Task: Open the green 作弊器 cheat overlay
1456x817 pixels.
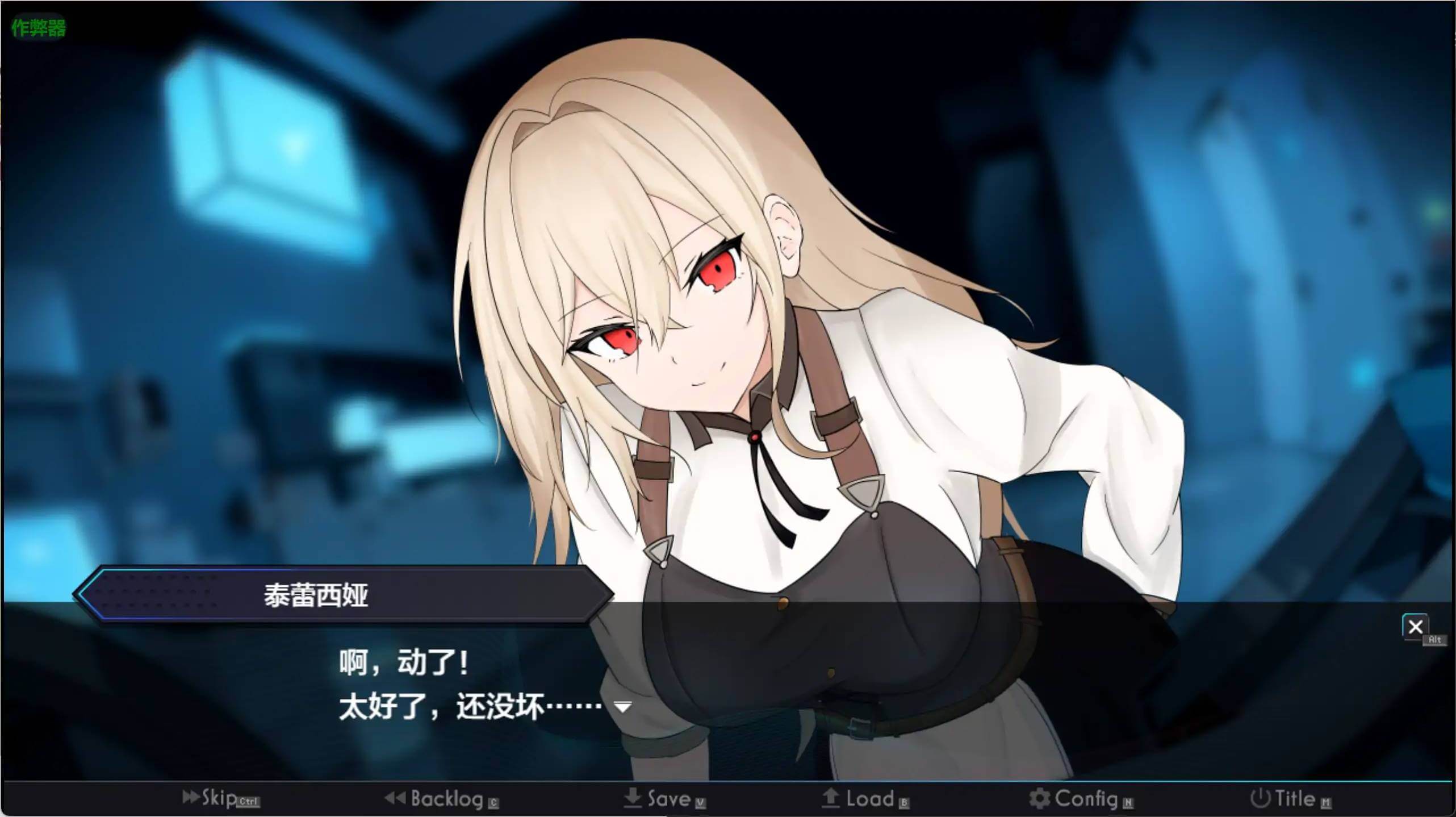Action: 39,27
